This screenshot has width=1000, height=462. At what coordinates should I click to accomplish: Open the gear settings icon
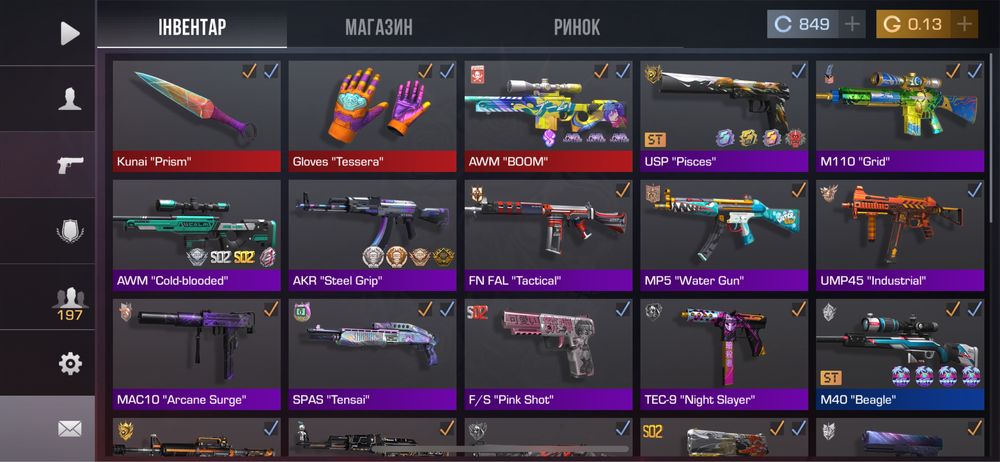coord(69,363)
